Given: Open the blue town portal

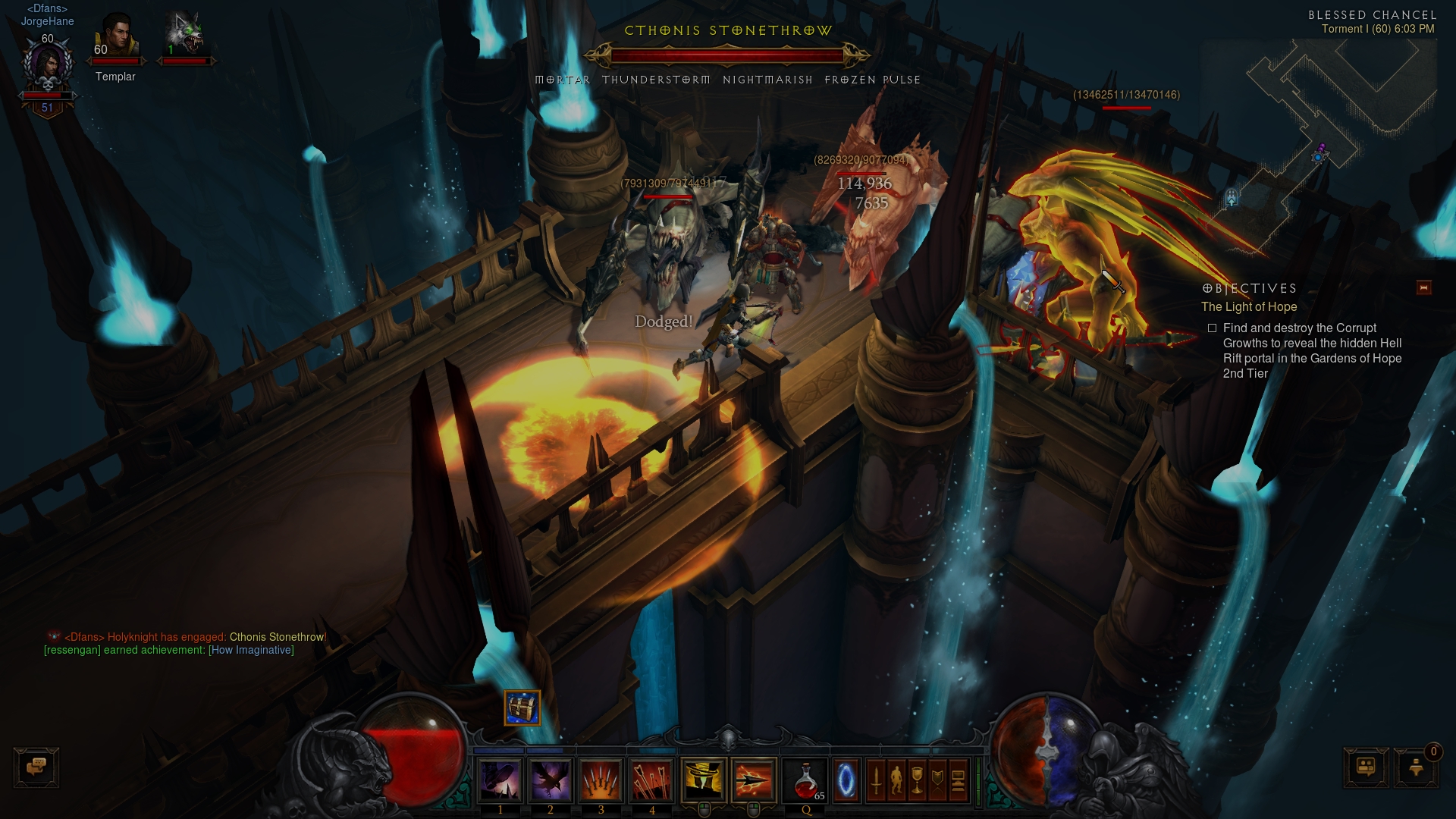Looking at the screenshot, I should point(846,780).
